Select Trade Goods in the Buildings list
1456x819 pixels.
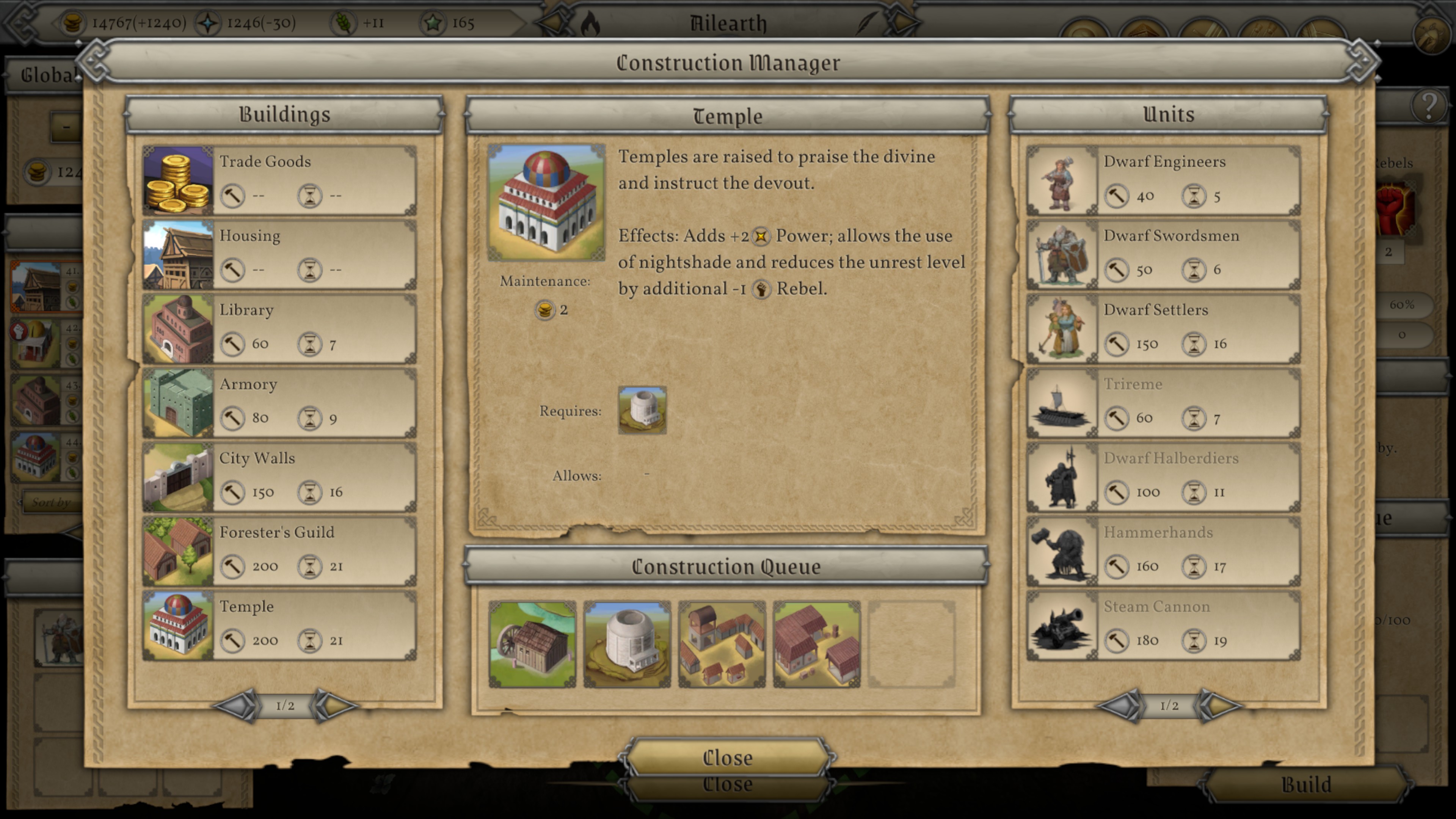280,180
